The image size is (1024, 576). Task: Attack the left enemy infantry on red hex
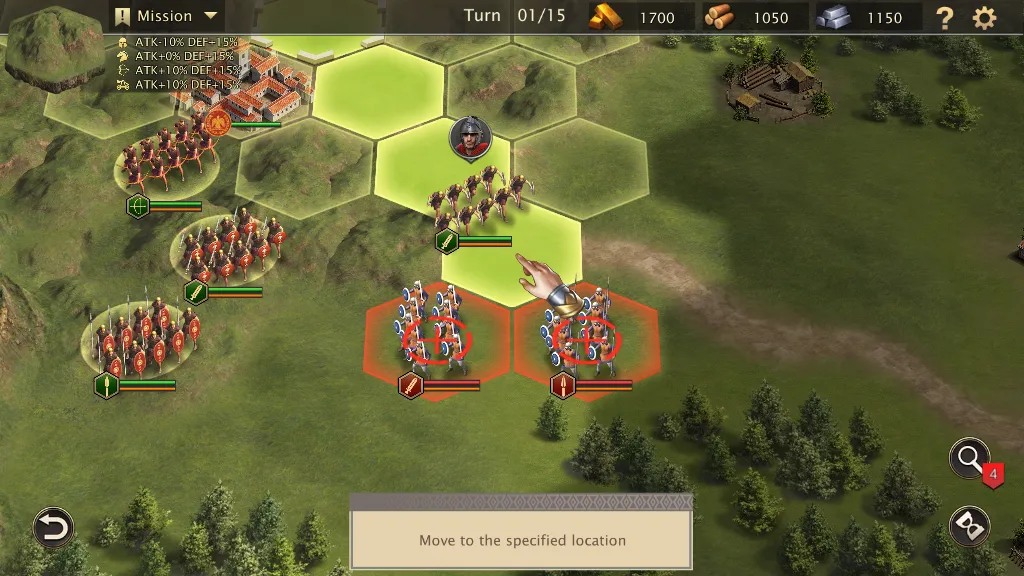tap(437, 337)
